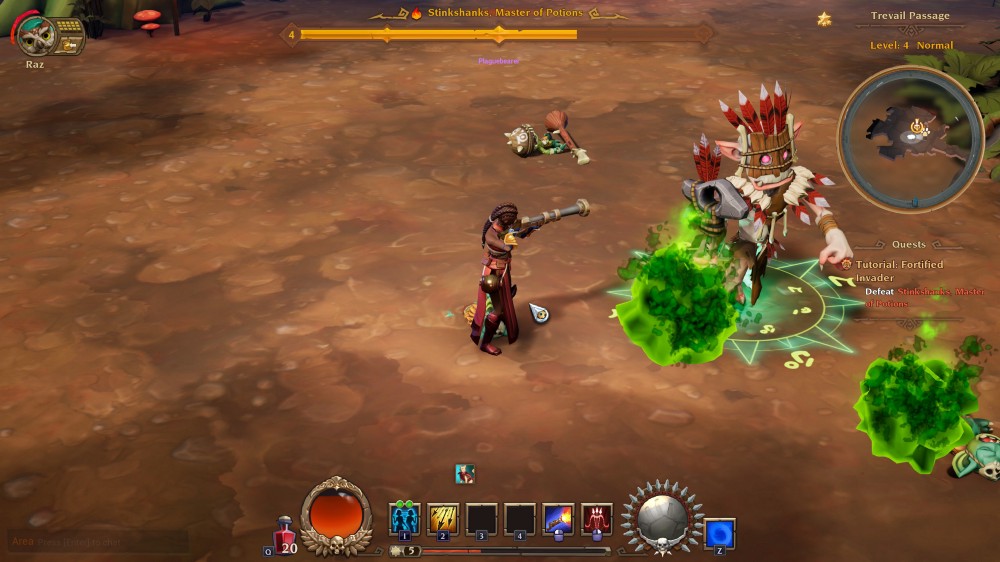Click the circular minimap
Screen dimensions: 1000x562
click(x=911, y=138)
